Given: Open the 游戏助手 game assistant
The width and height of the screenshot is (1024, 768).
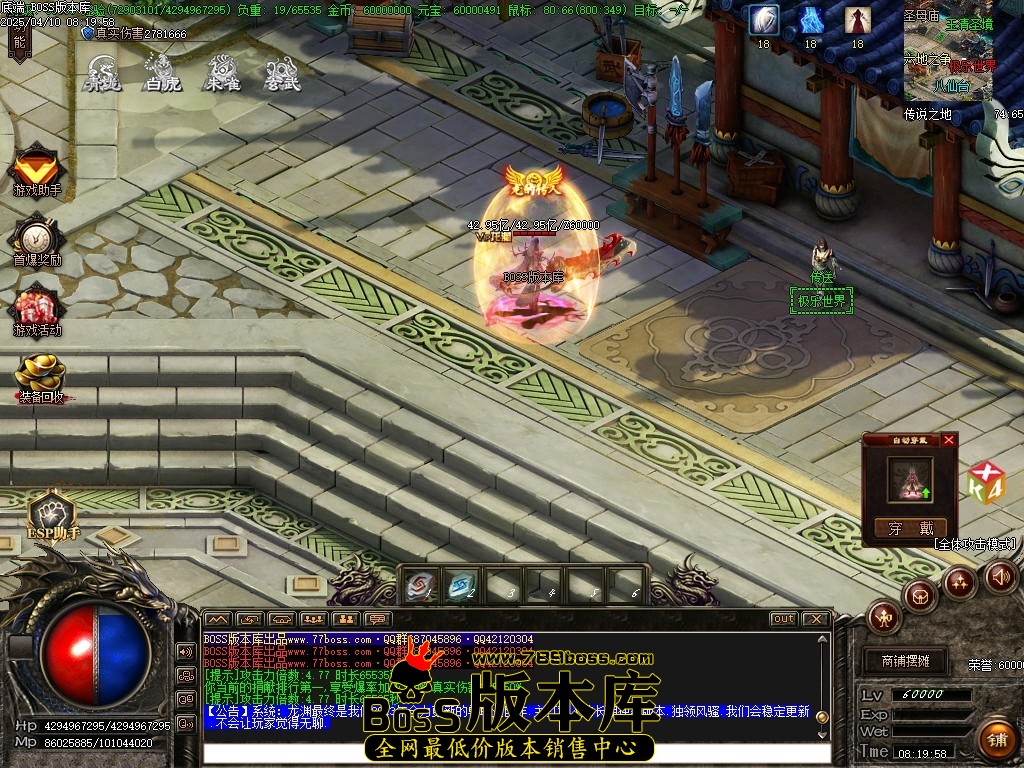Looking at the screenshot, I should coord(37,168).
